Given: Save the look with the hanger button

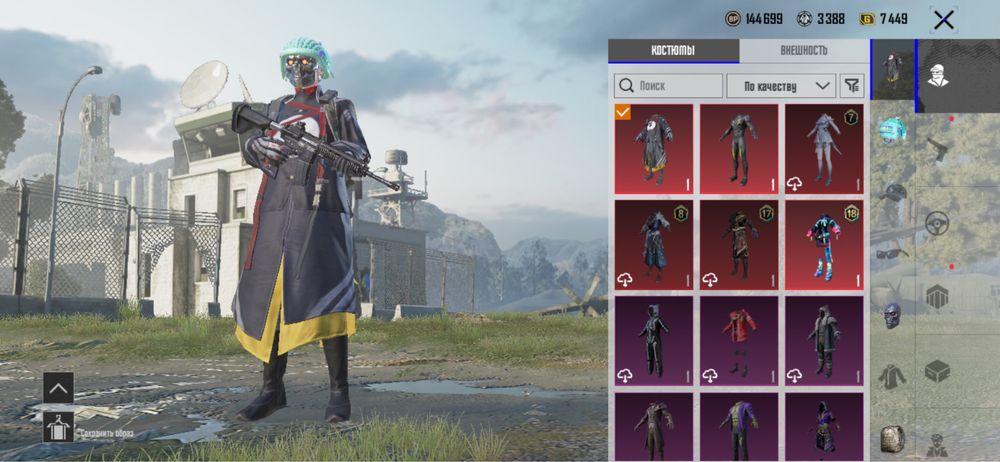Looking at the screenshot, I should coord(58,427).
